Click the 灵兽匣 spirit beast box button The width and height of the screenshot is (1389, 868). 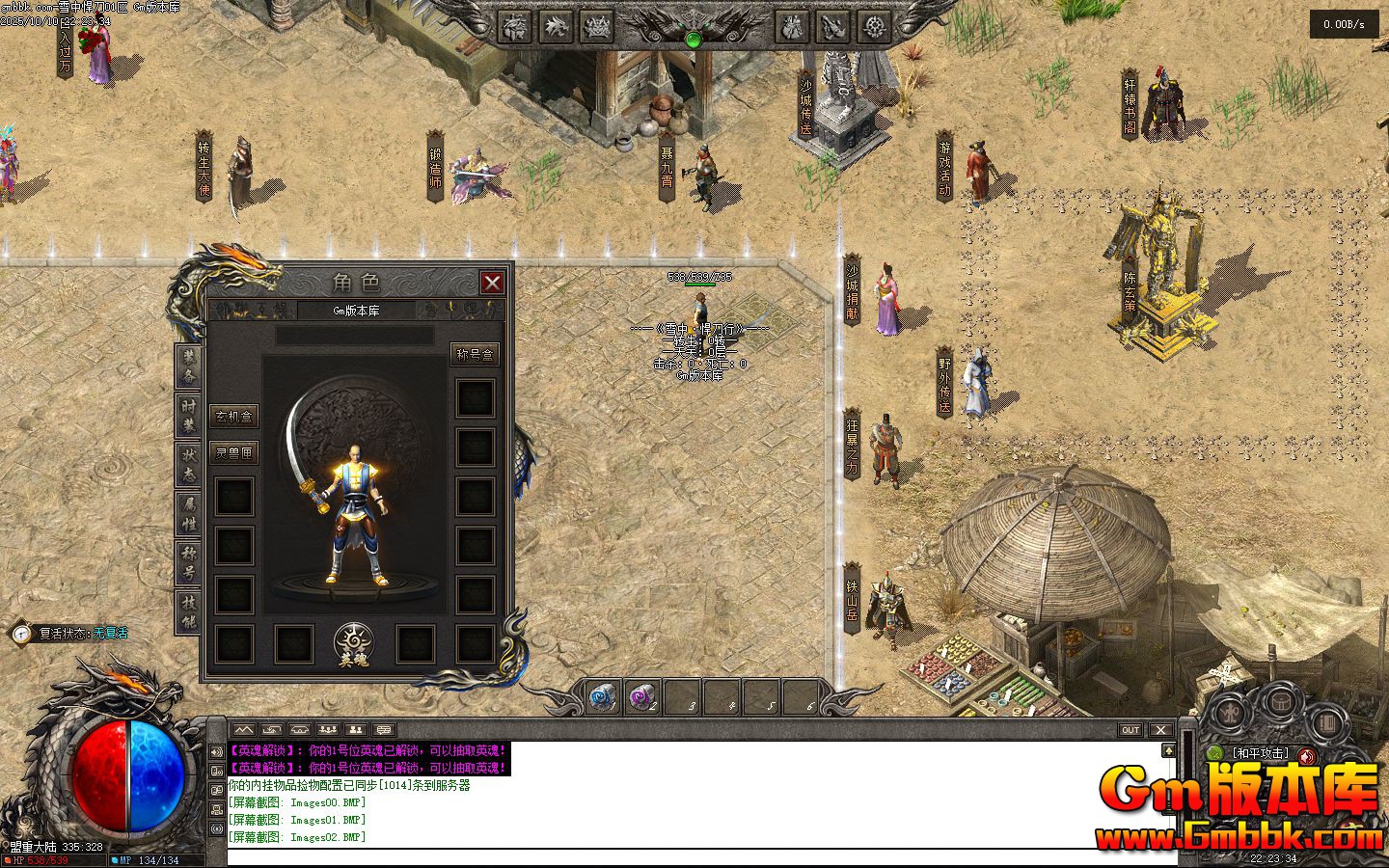(x=234, y=452)
